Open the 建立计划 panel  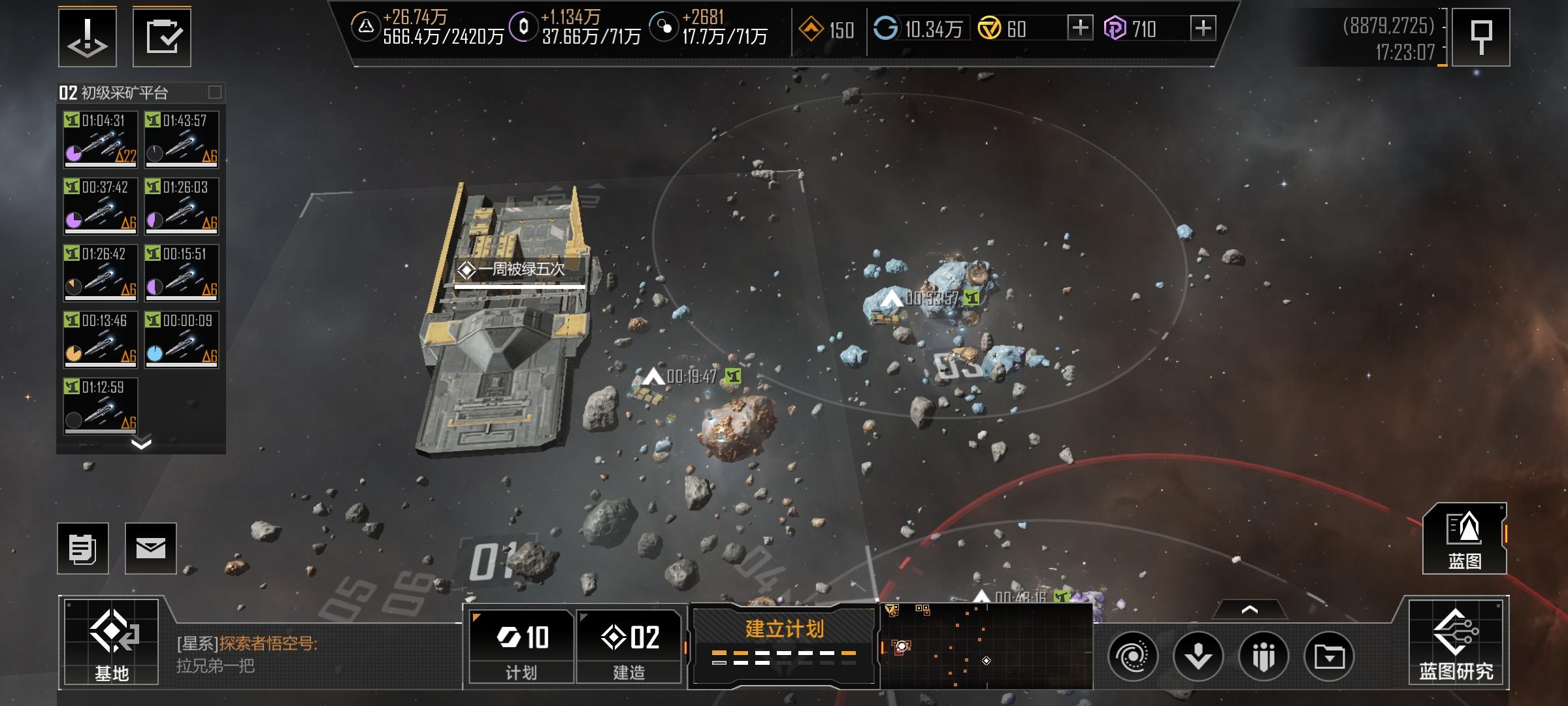pos(783,645)
